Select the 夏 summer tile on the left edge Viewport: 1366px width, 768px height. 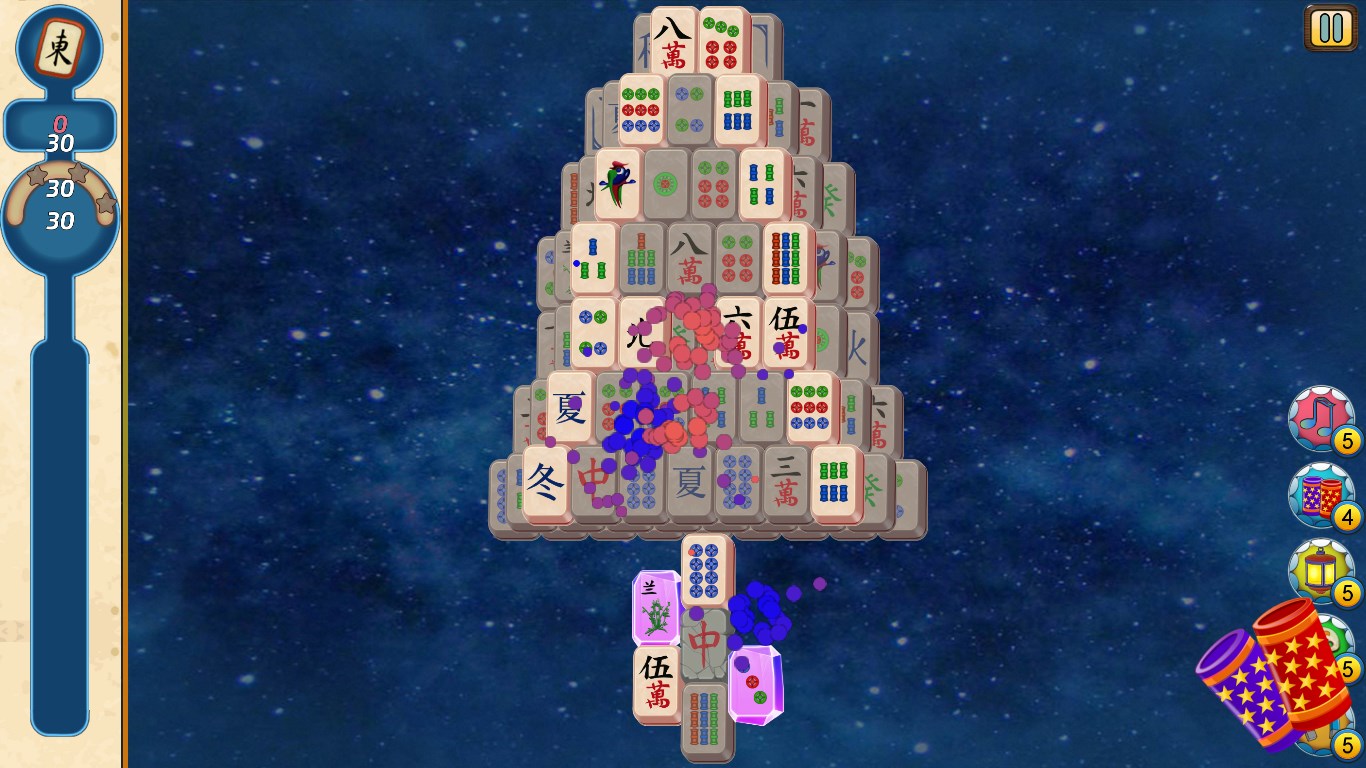click(x=567, y=408)
